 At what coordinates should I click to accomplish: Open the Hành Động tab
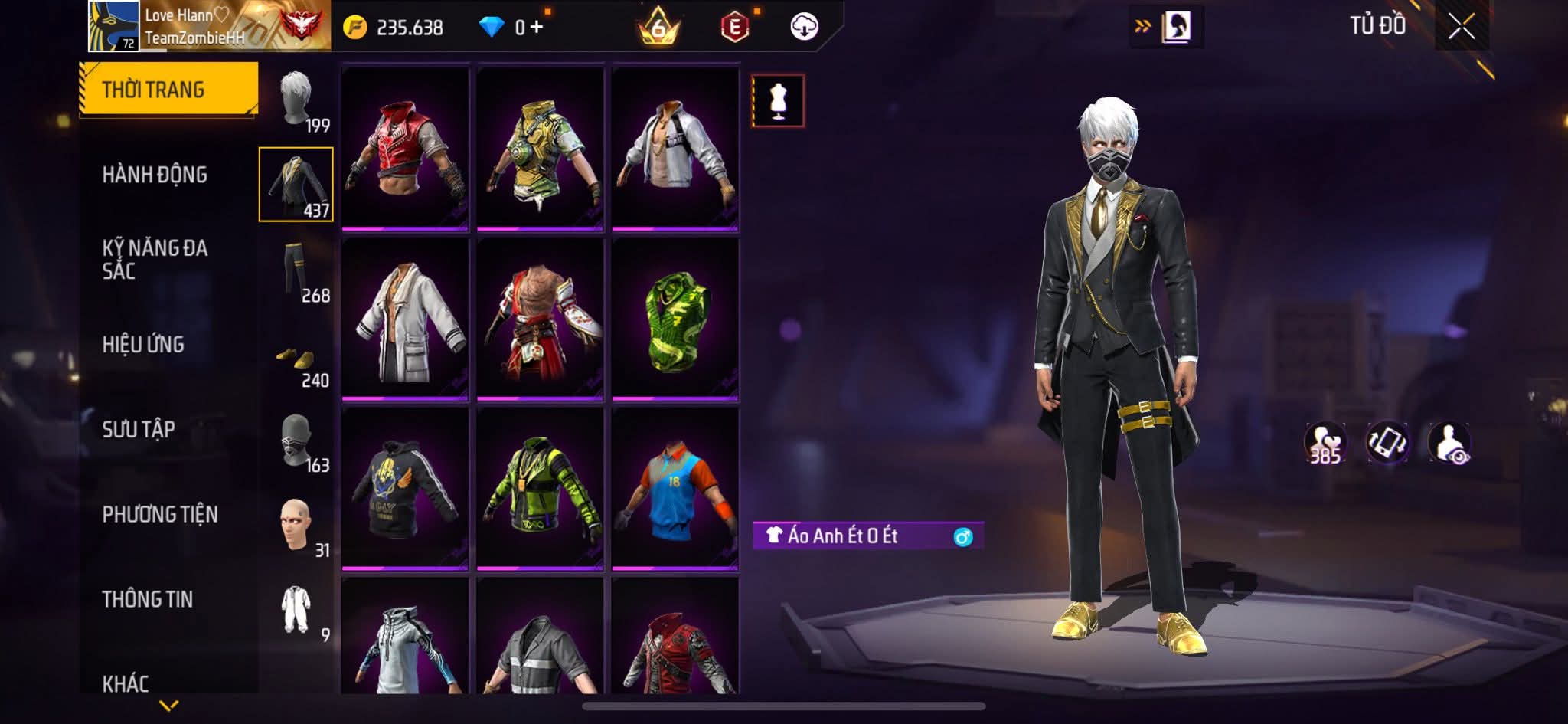155,175
